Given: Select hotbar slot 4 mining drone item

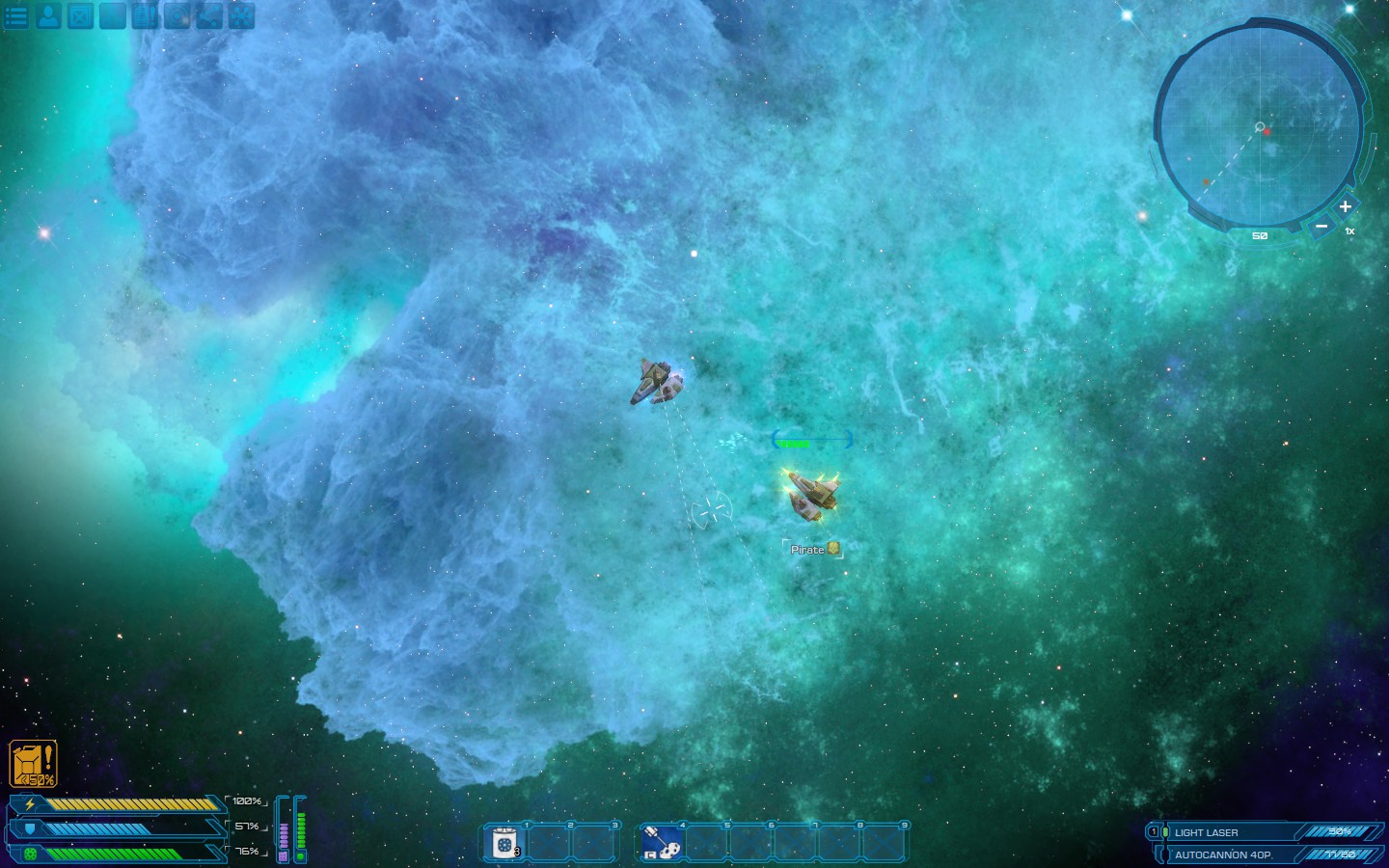Looking at the screenshot, I should [x=662, y=842].
